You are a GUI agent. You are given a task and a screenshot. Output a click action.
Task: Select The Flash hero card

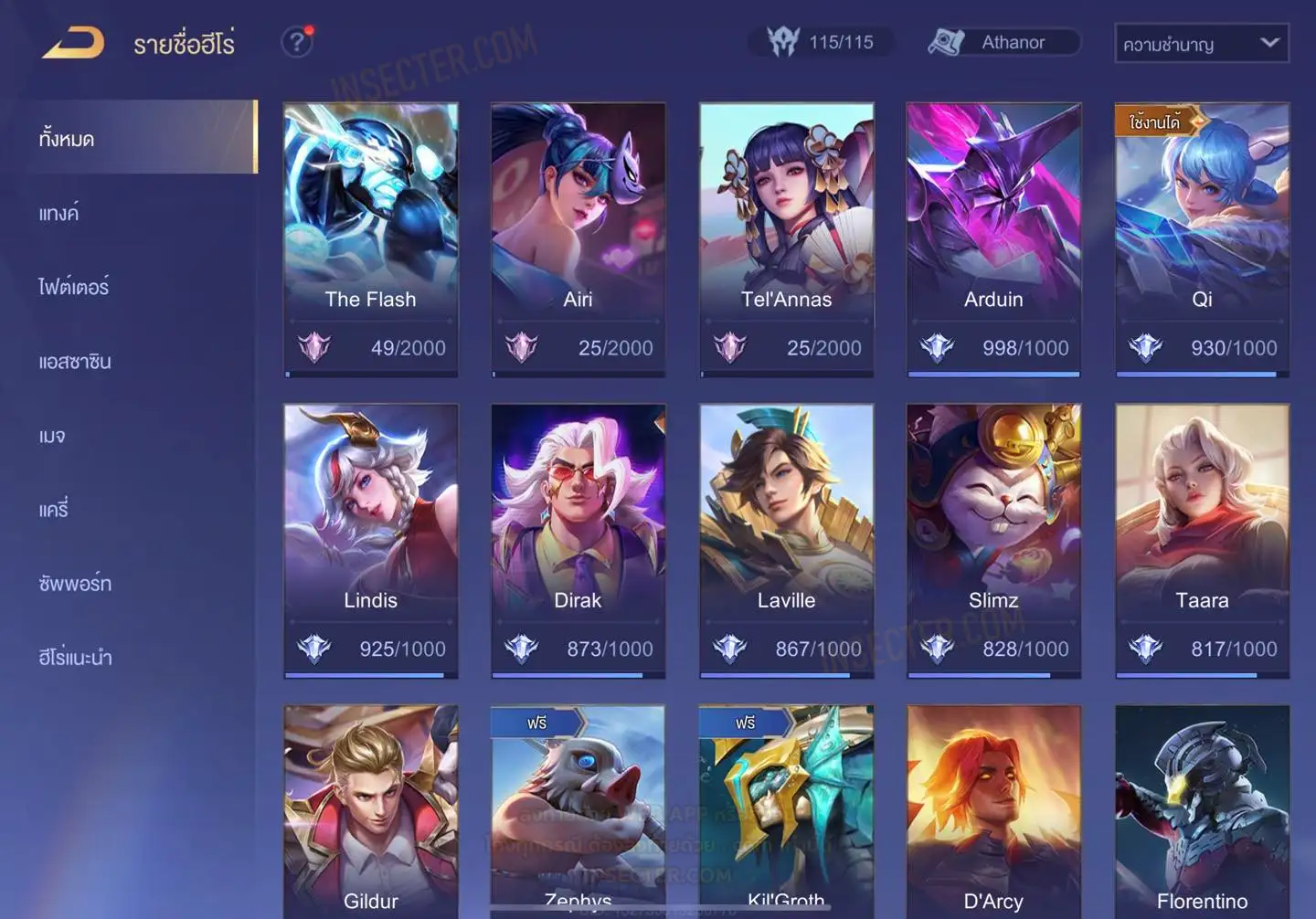[370, 238]
